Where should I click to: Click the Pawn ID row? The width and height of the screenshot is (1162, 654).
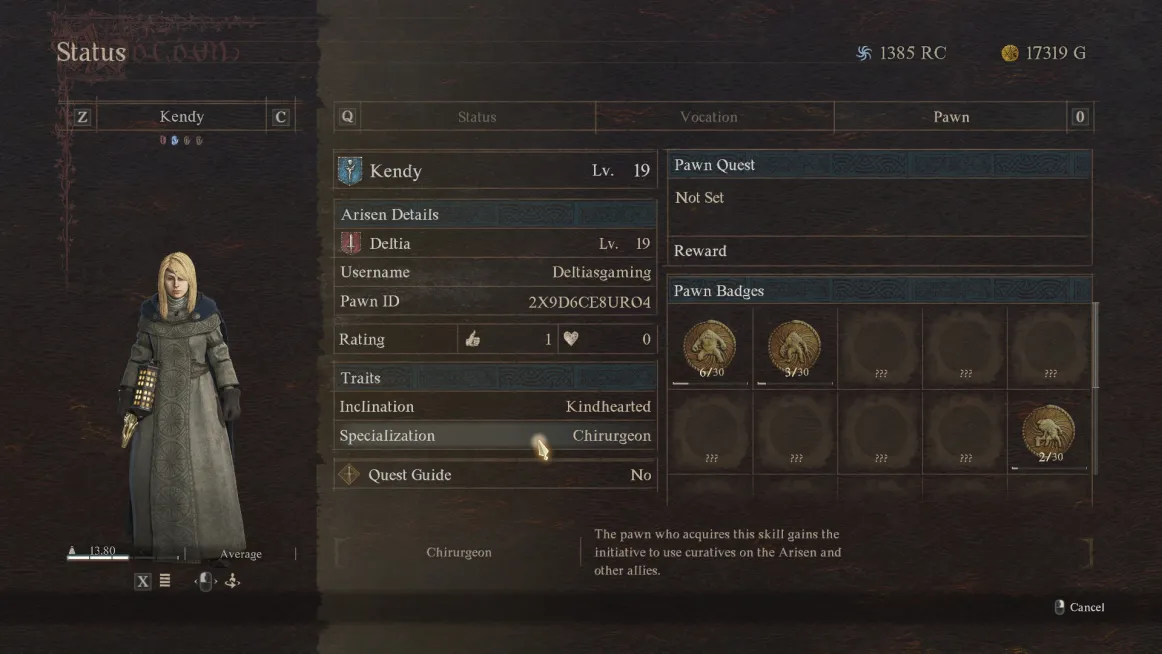495,301
